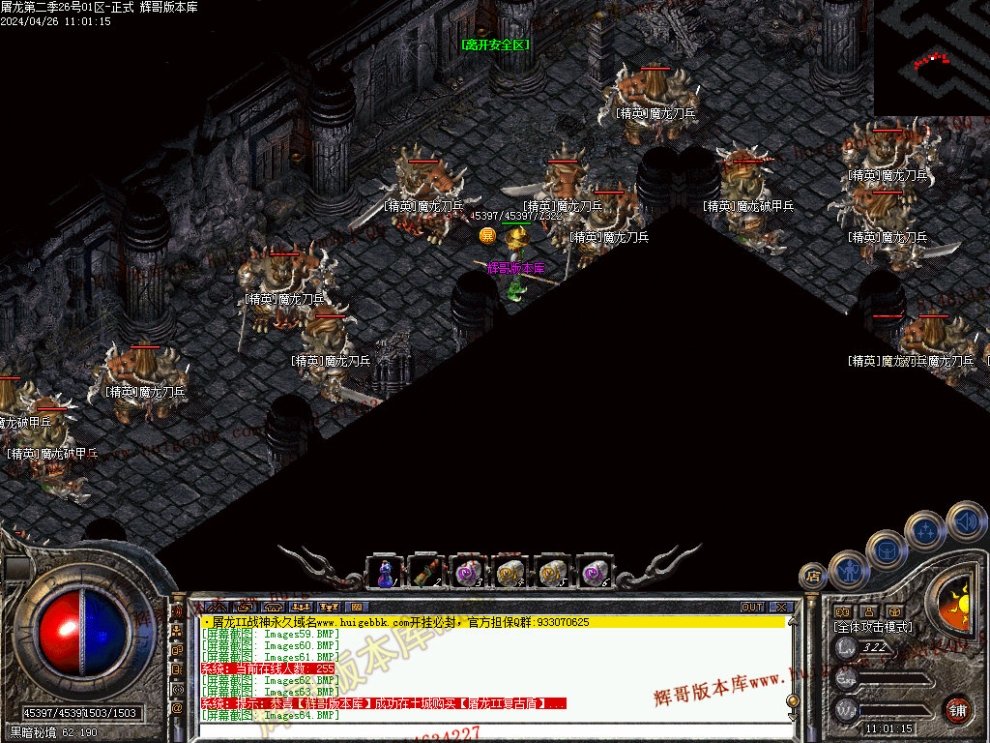Click the chat text input line

pyautogui.click(x=490, y=731)
